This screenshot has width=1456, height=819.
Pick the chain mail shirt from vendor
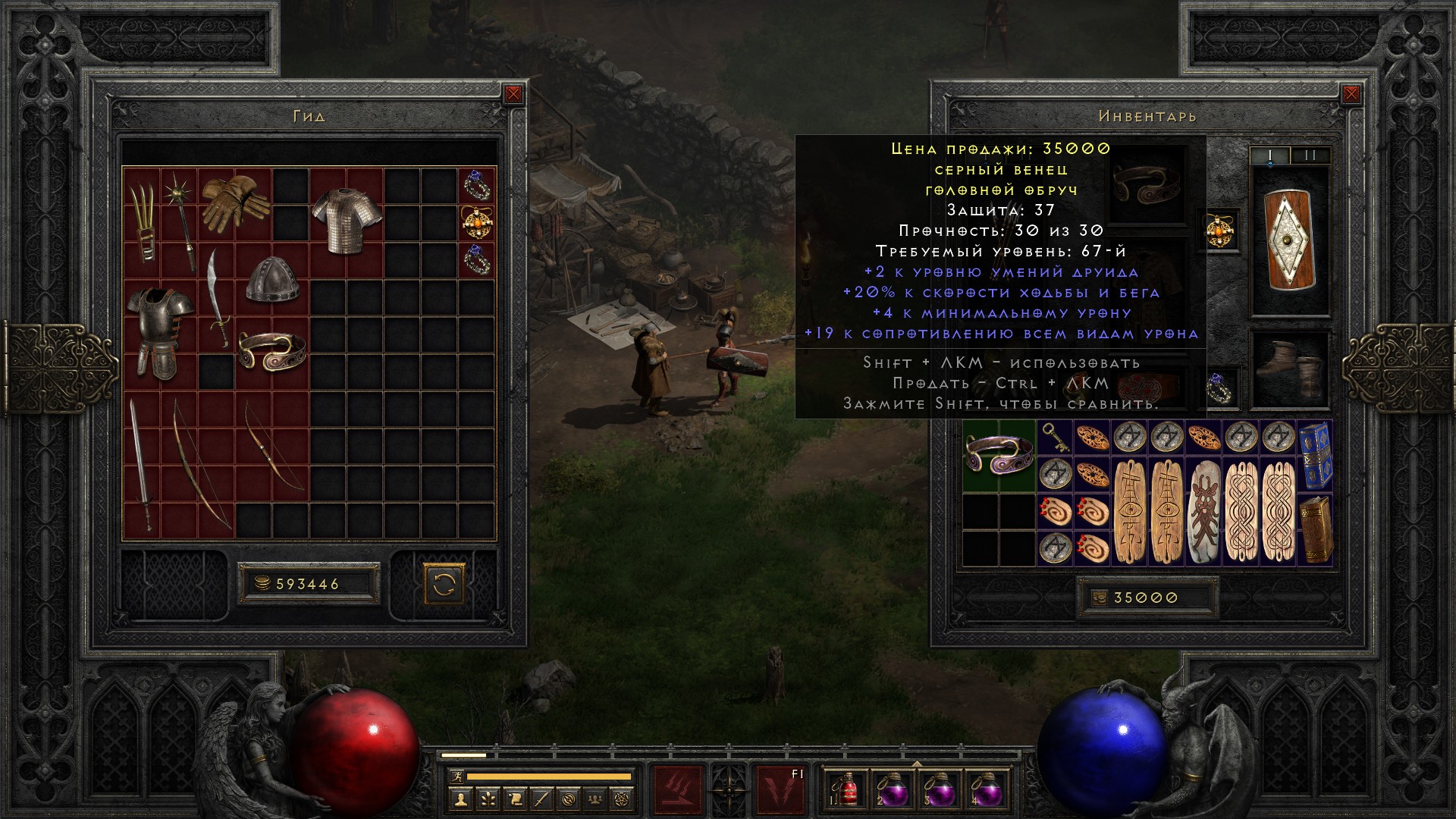[x=346, y=220]
